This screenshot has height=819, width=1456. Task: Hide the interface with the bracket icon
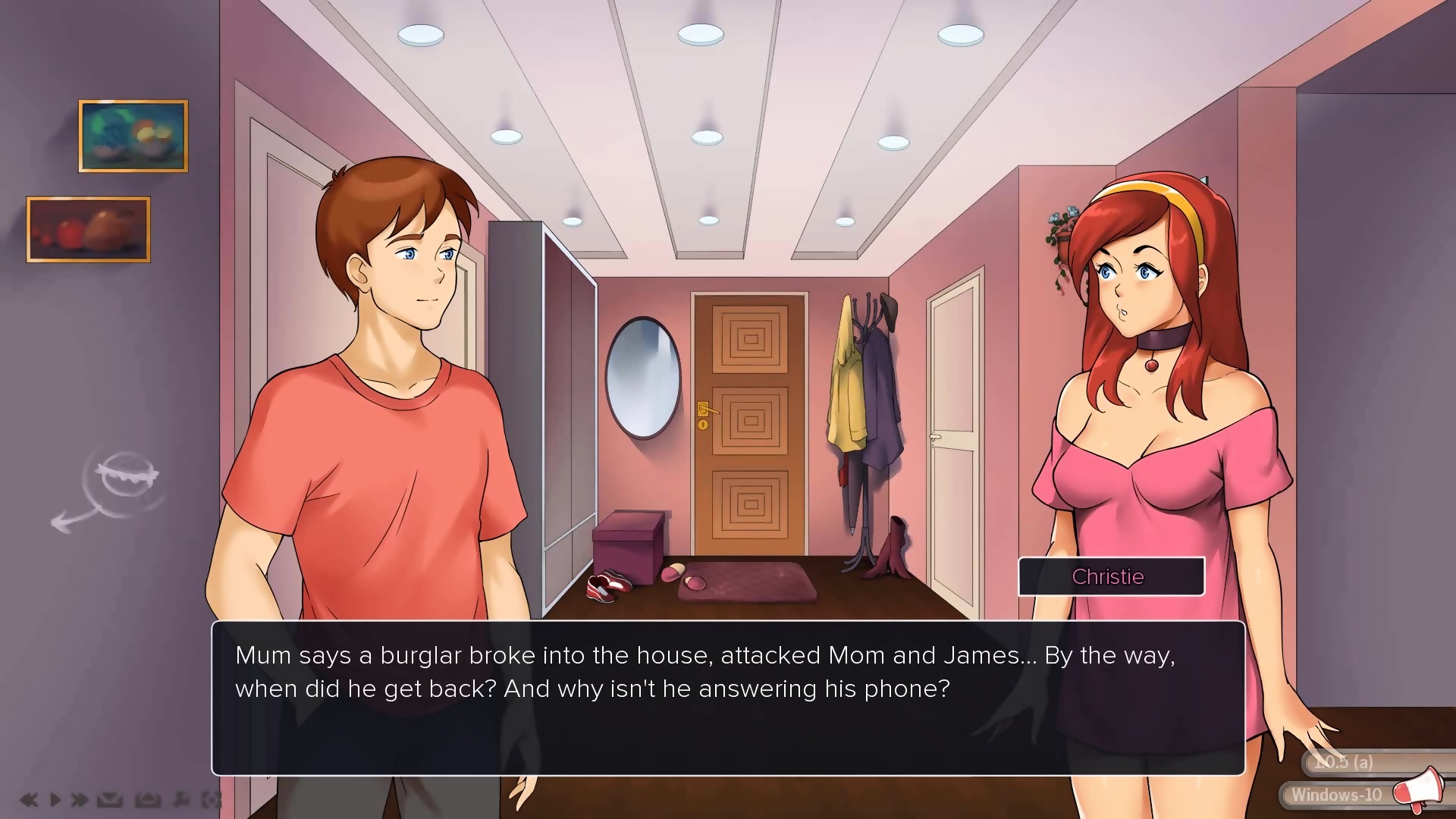coord(211,799)
